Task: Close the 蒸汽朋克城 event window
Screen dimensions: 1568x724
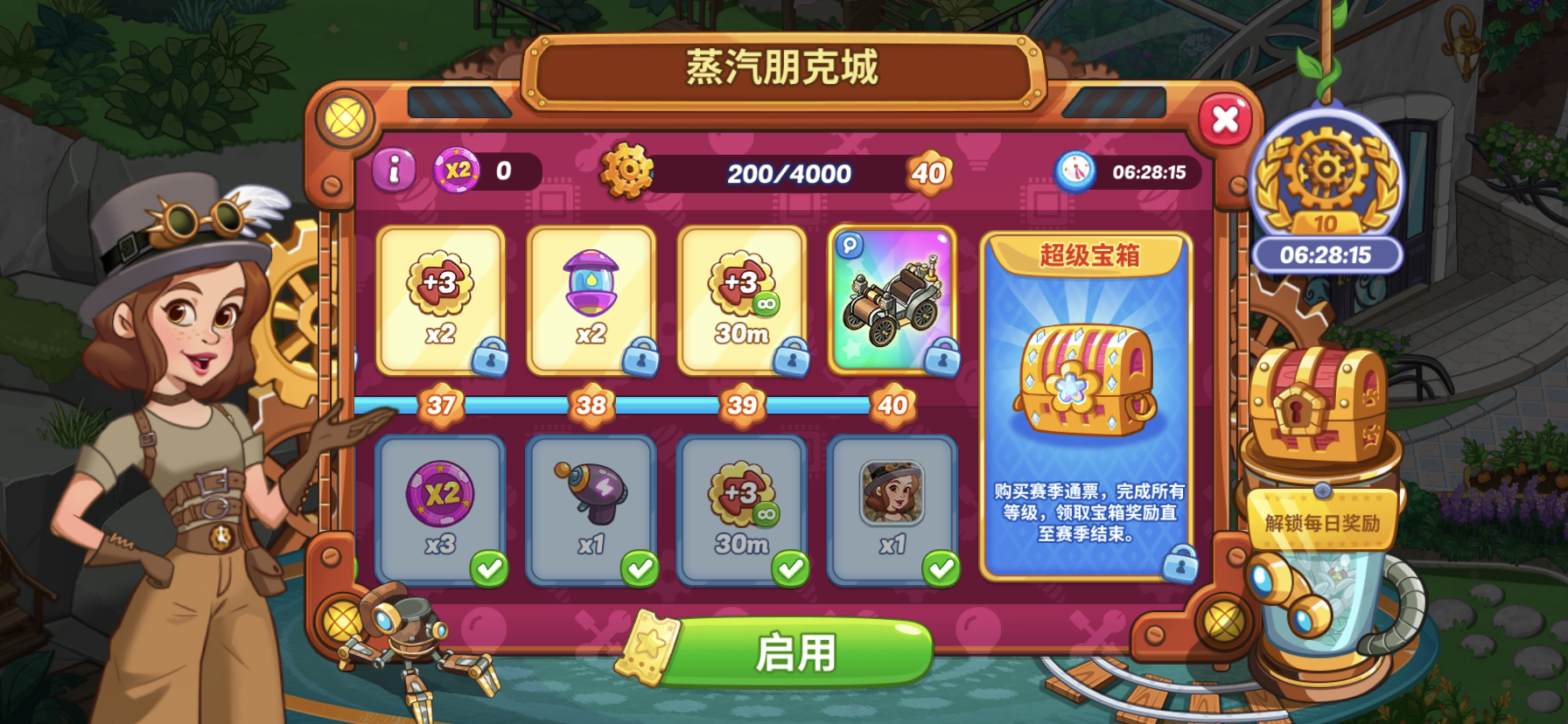Action: pyautogui.click(x=1225, y=121)
